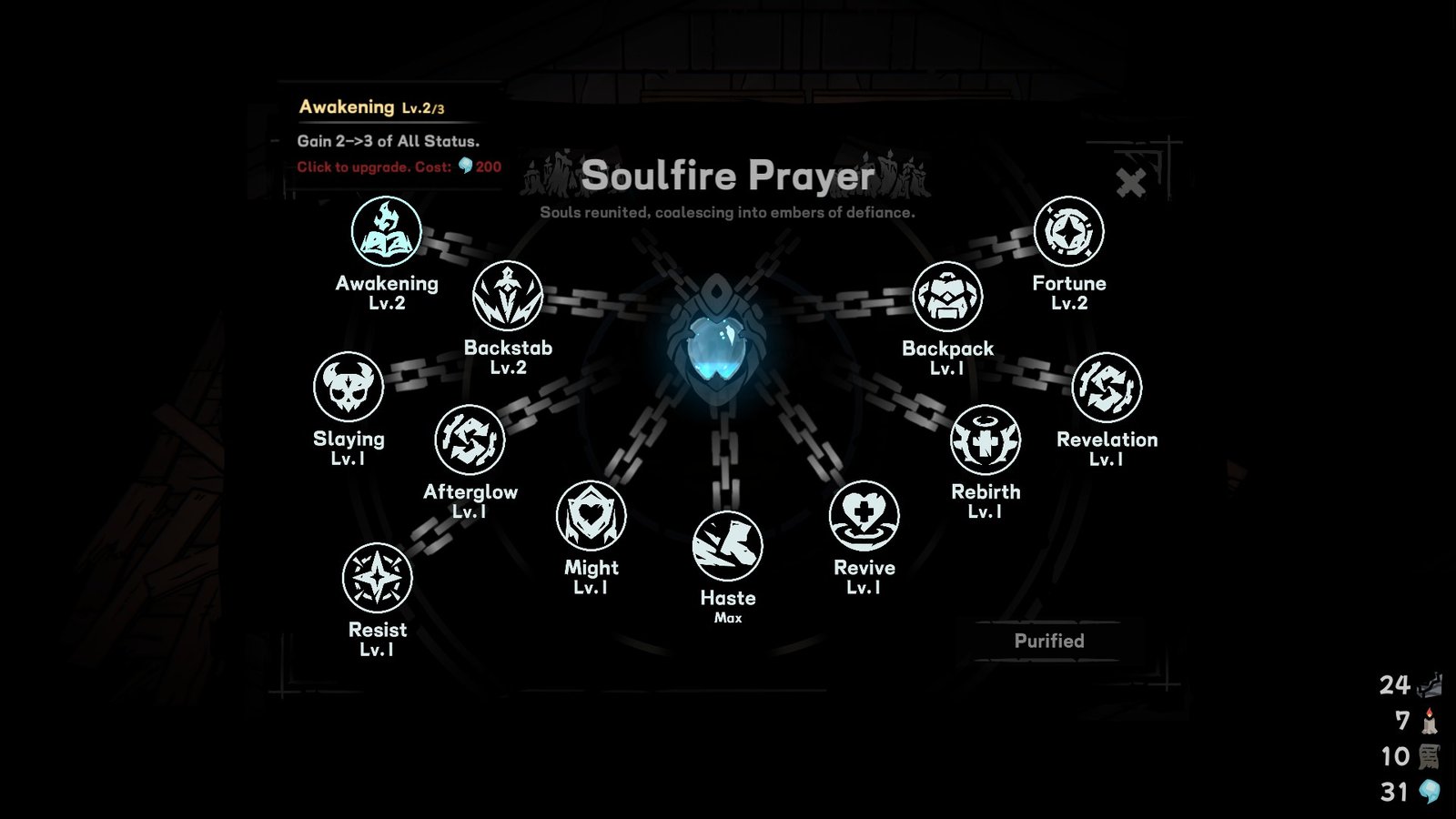Click the Might heart-shield skill icon
Image resolution: width=1456 pixels, height=819 pixels.
coord(590,515)
